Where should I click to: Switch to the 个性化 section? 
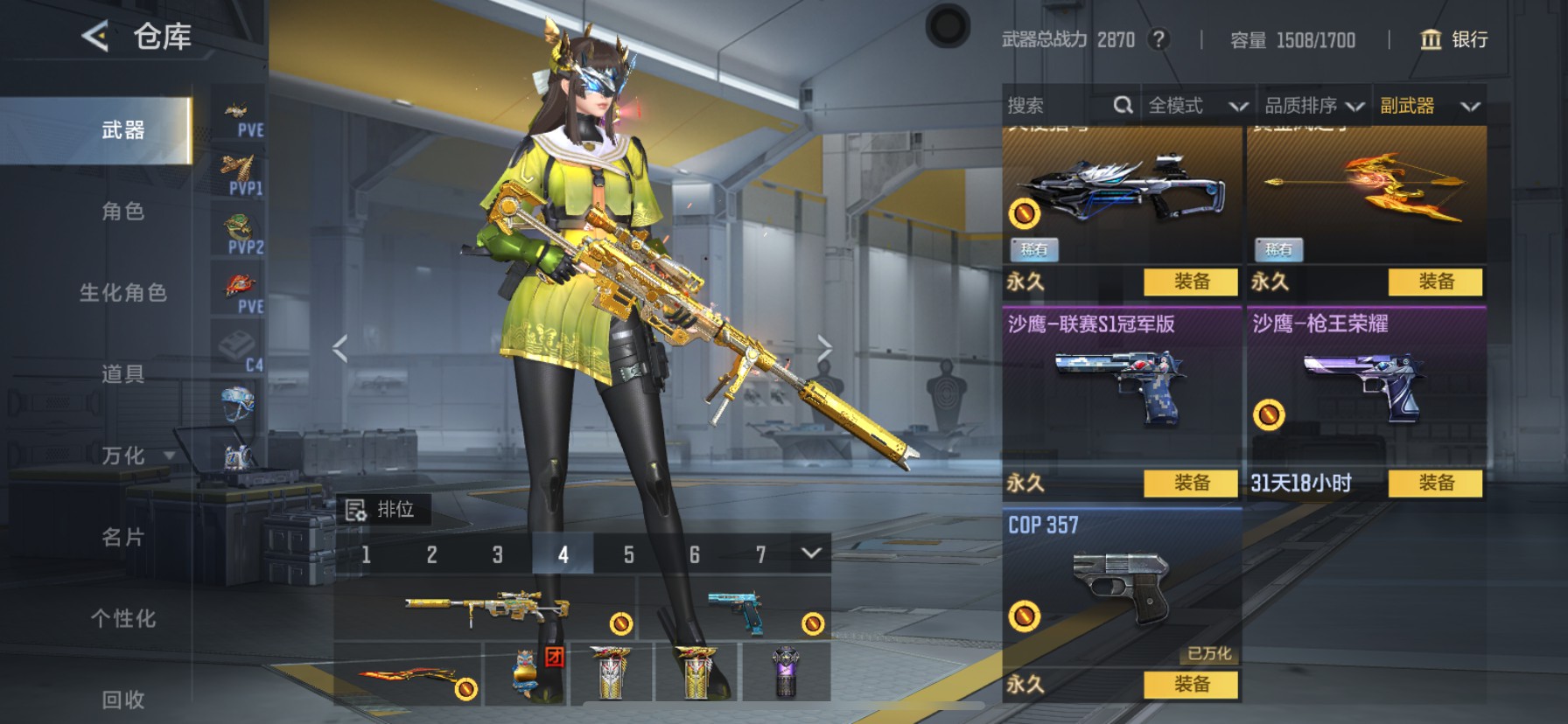pos(122,618)
